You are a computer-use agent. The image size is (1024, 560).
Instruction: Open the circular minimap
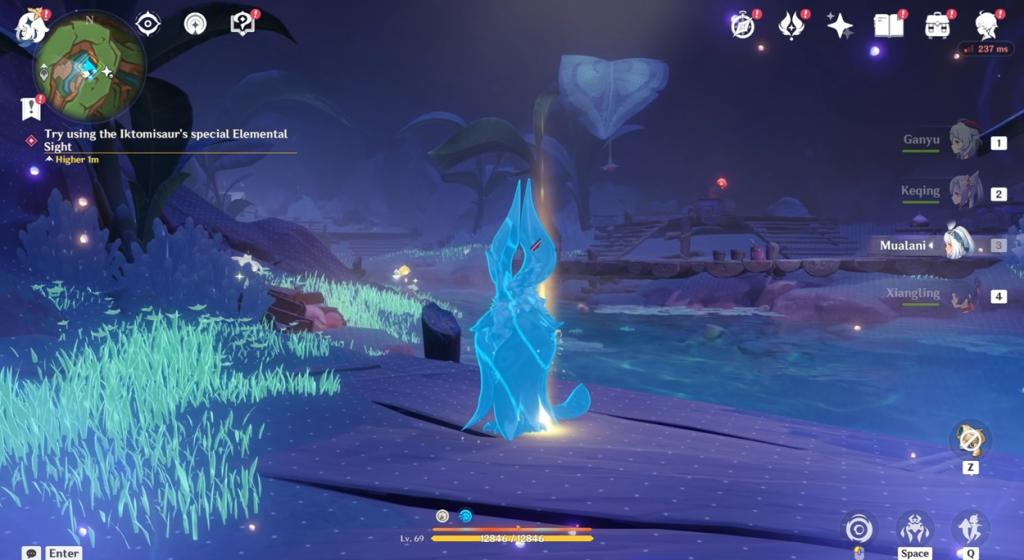90,68
